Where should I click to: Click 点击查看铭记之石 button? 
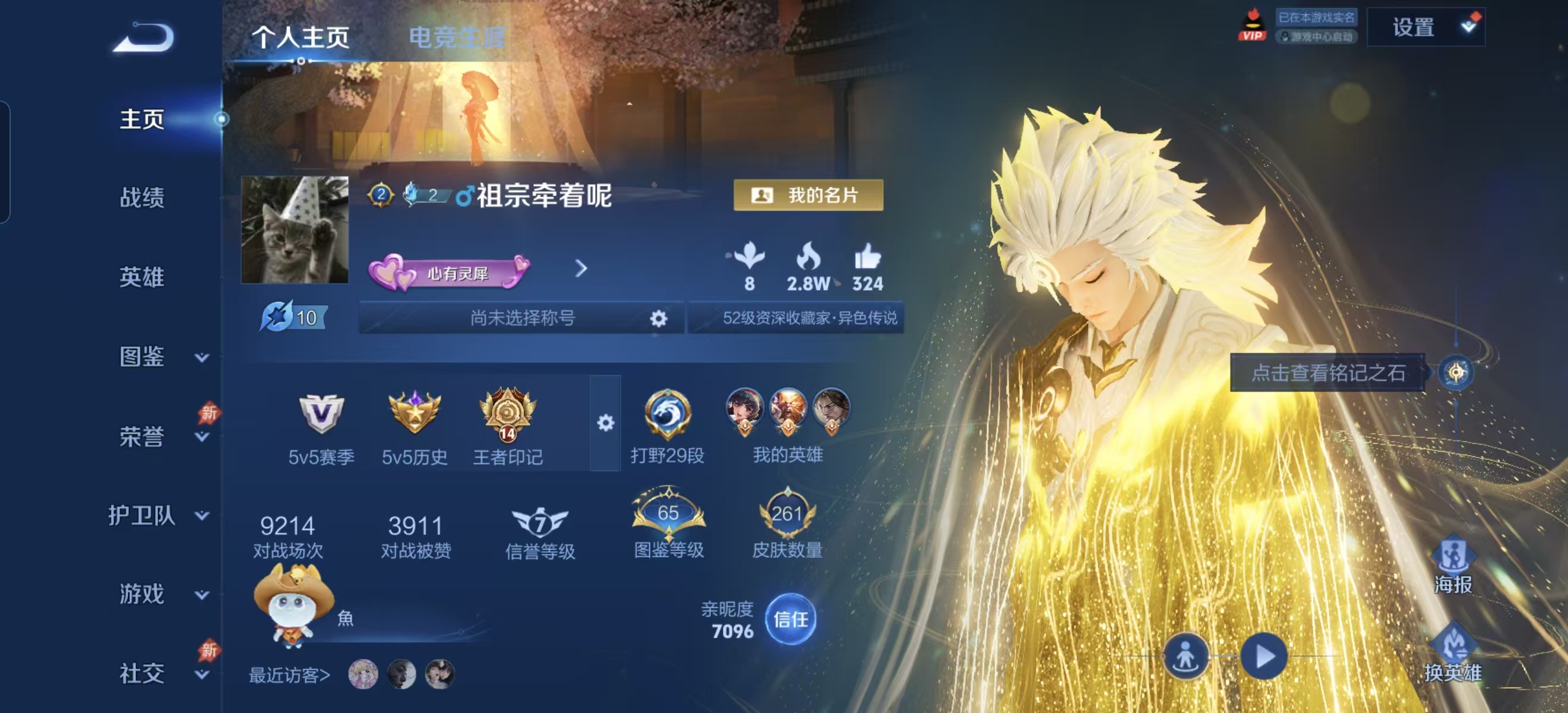(1327, 373)
